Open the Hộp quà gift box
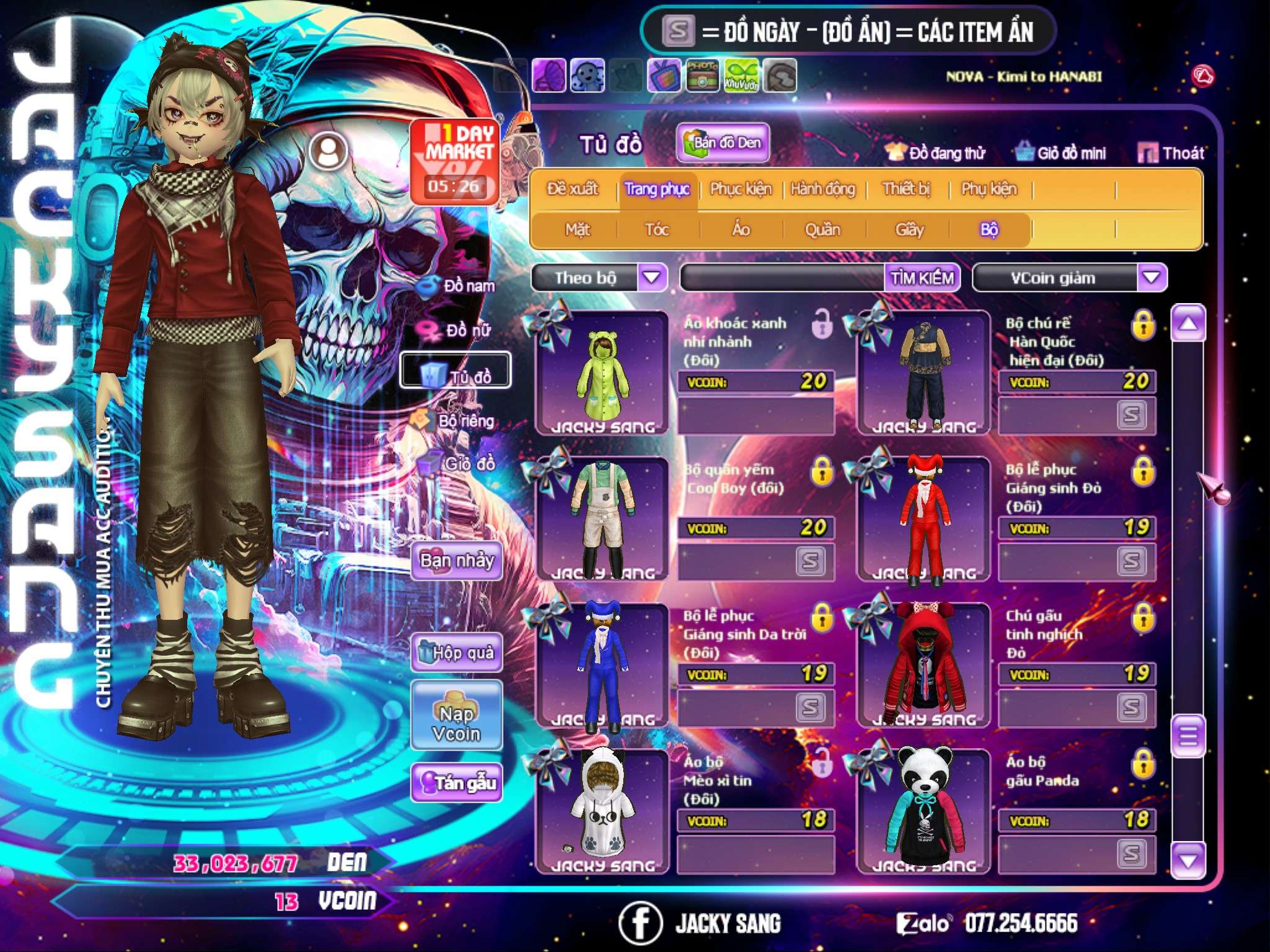Screen dimensions: 1270x952 tap(457, 653)
